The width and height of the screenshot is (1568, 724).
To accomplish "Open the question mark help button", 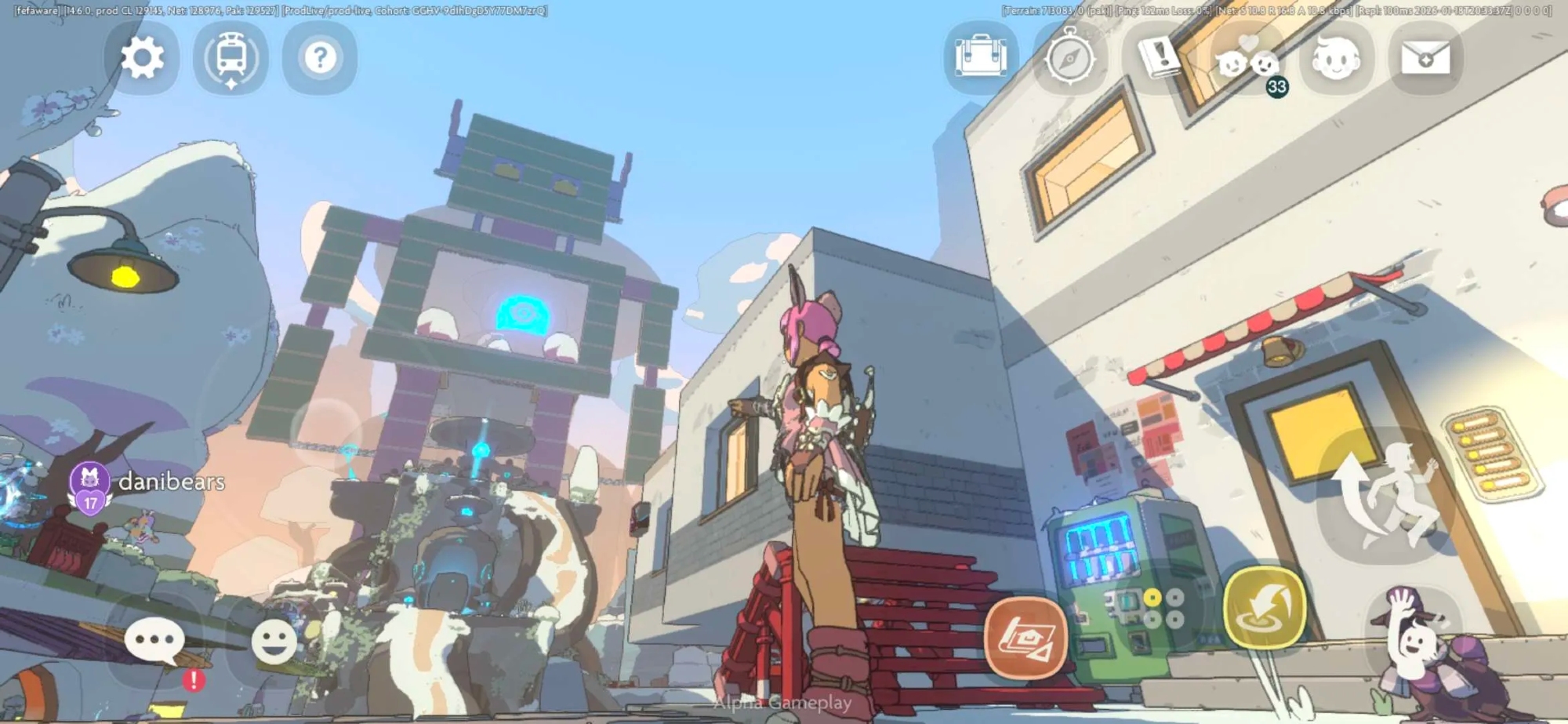I will 320,58.
